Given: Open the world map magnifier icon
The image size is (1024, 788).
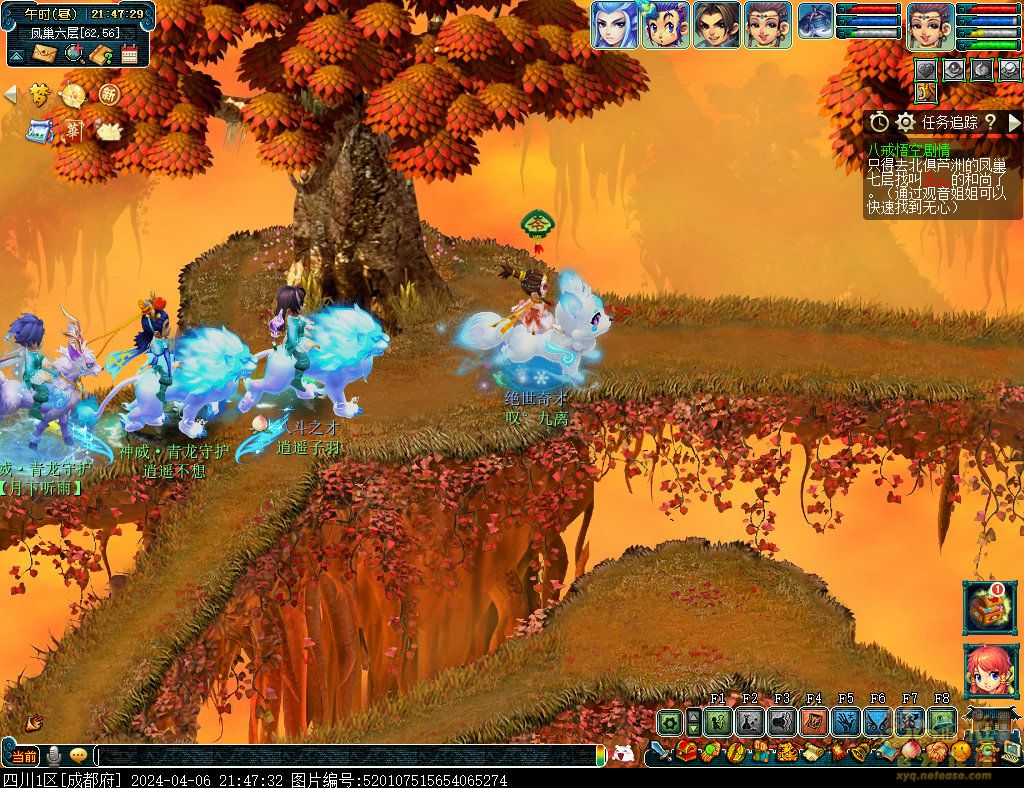Looking at the screenshot, I should tap(73, 53).
